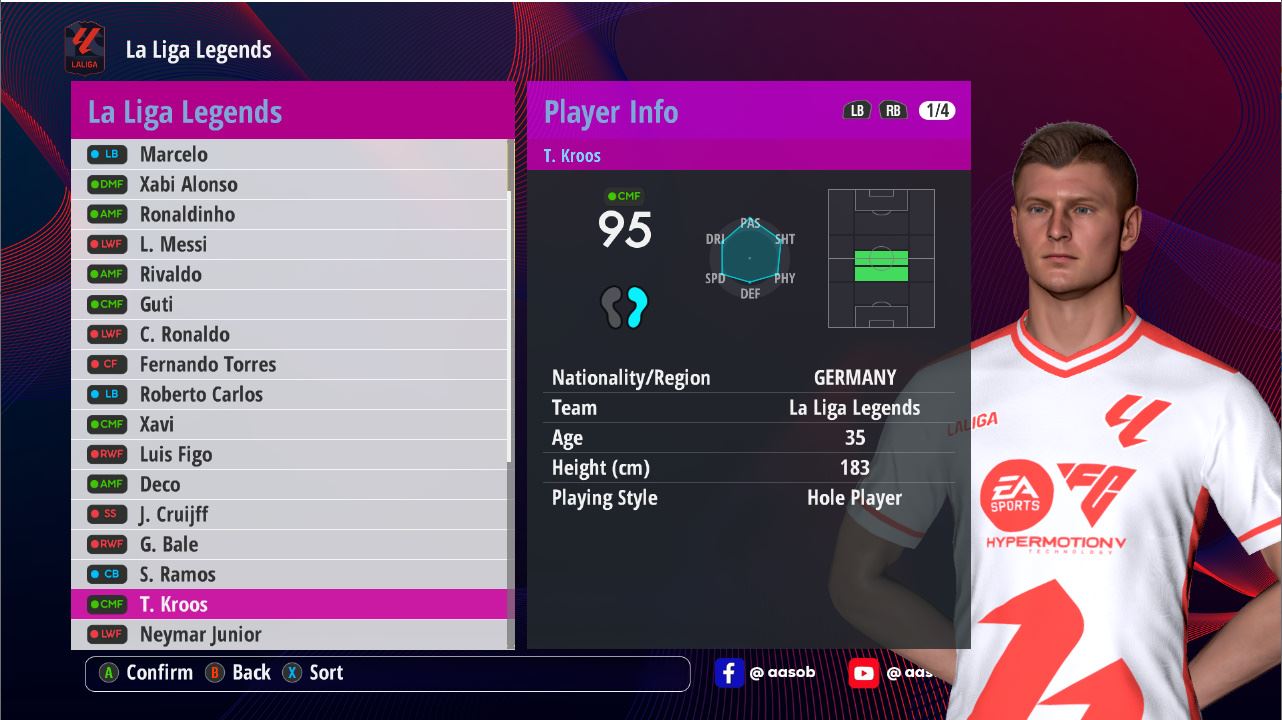
Task: Choose Neymar Junior from the list
Action: pyautogui.click(x=290, y=634)
